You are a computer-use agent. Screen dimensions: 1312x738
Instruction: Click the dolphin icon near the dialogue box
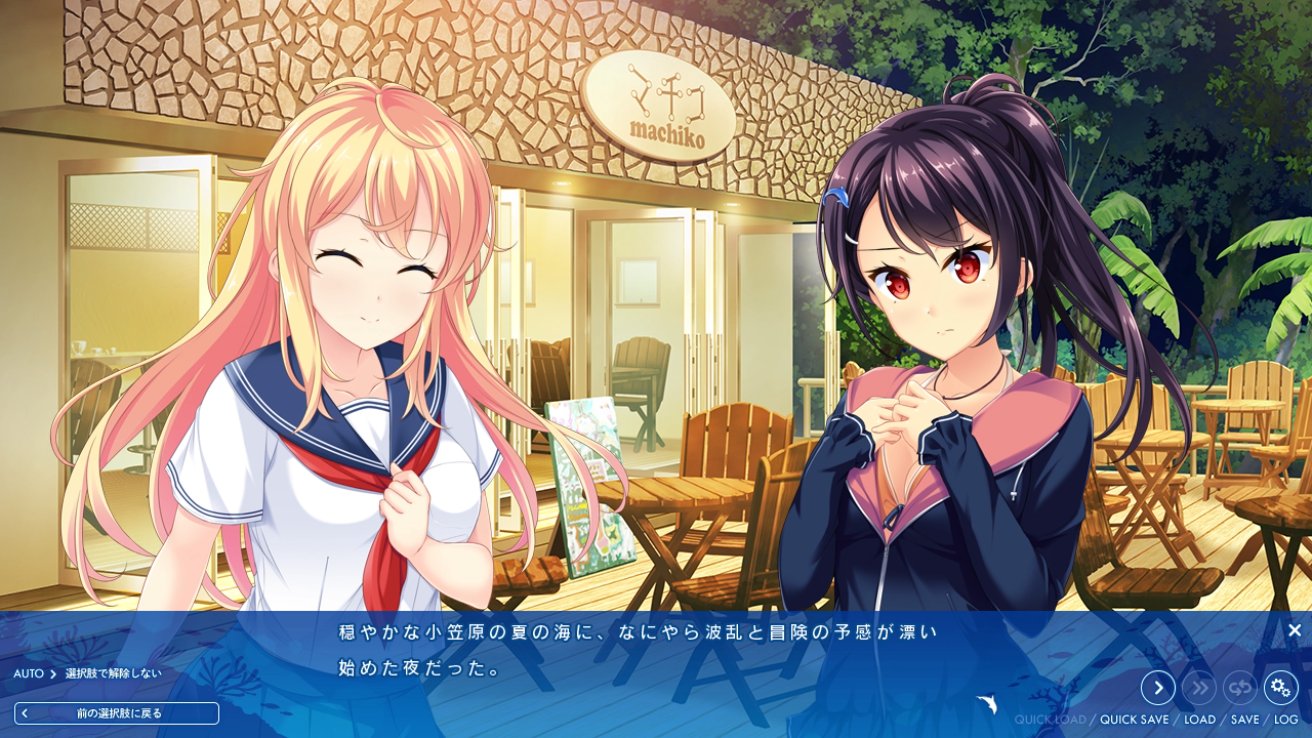click(x=990, y=703)
